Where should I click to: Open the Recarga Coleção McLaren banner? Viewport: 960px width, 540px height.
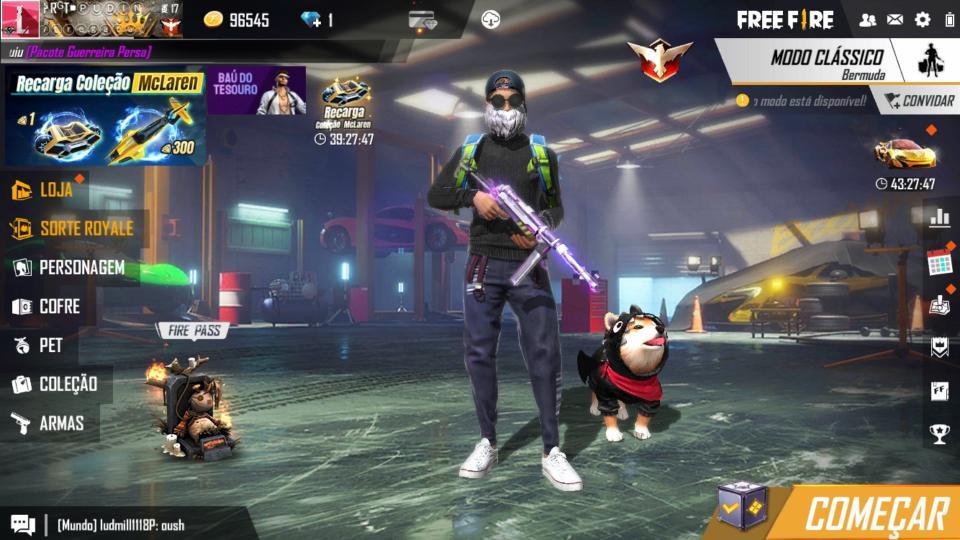106,116
